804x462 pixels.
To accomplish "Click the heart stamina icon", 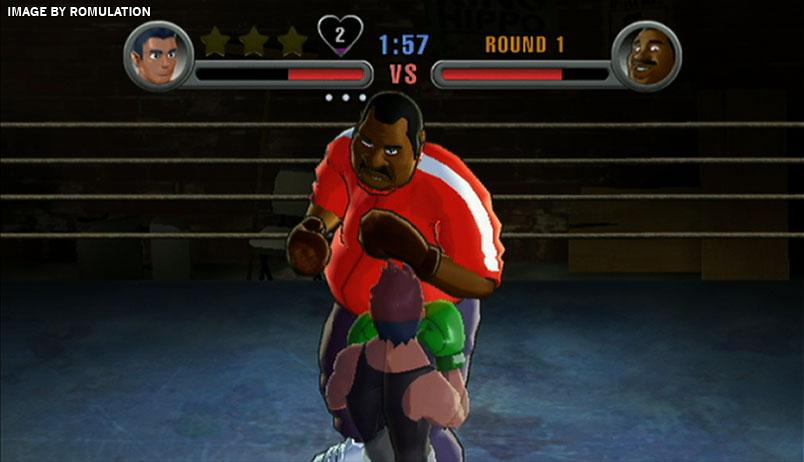I will point(339,36).
